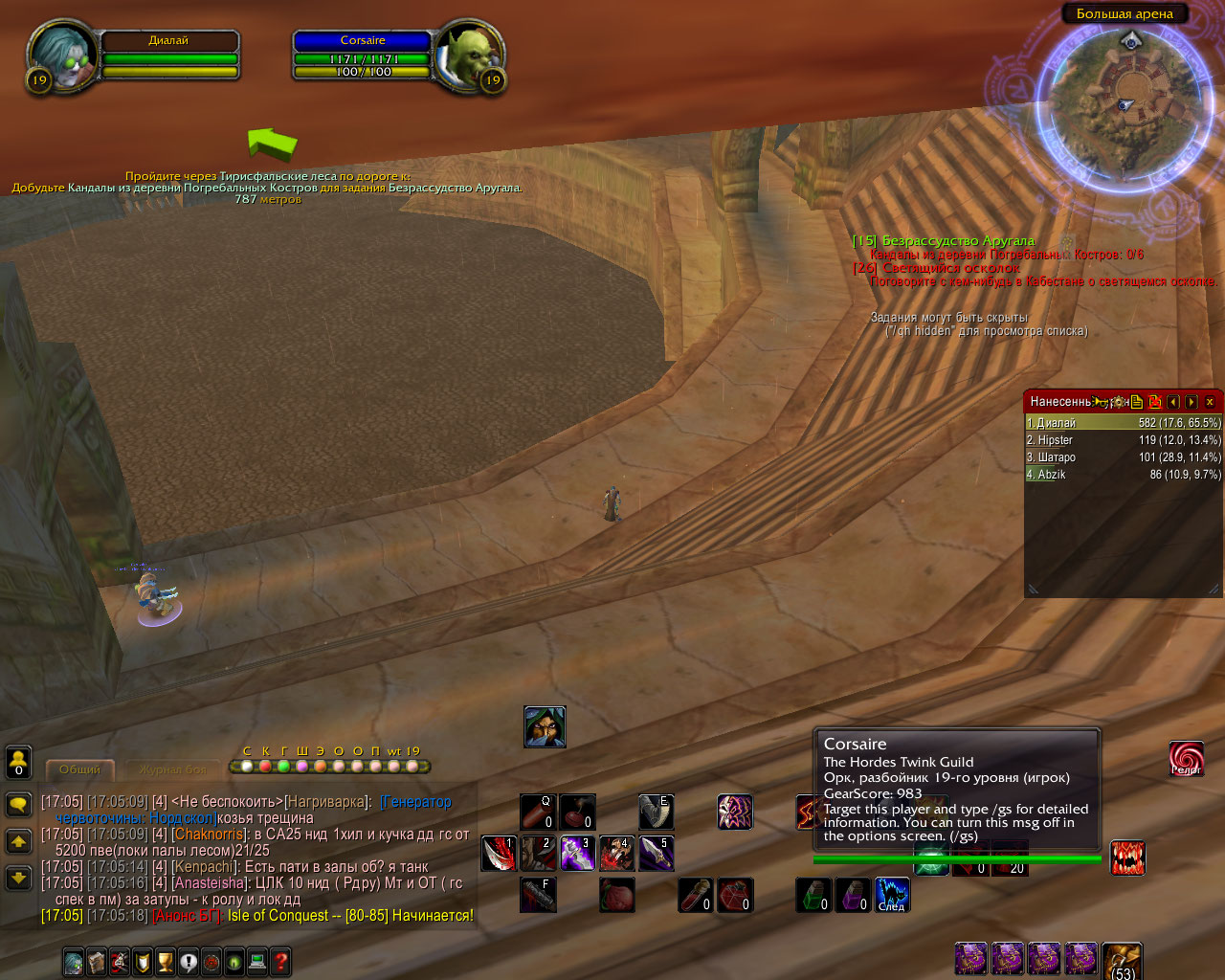Use the dagger ability in slot 5
Image resolution: width=1225 pixels, height=980 pixels.
(657, 854)
